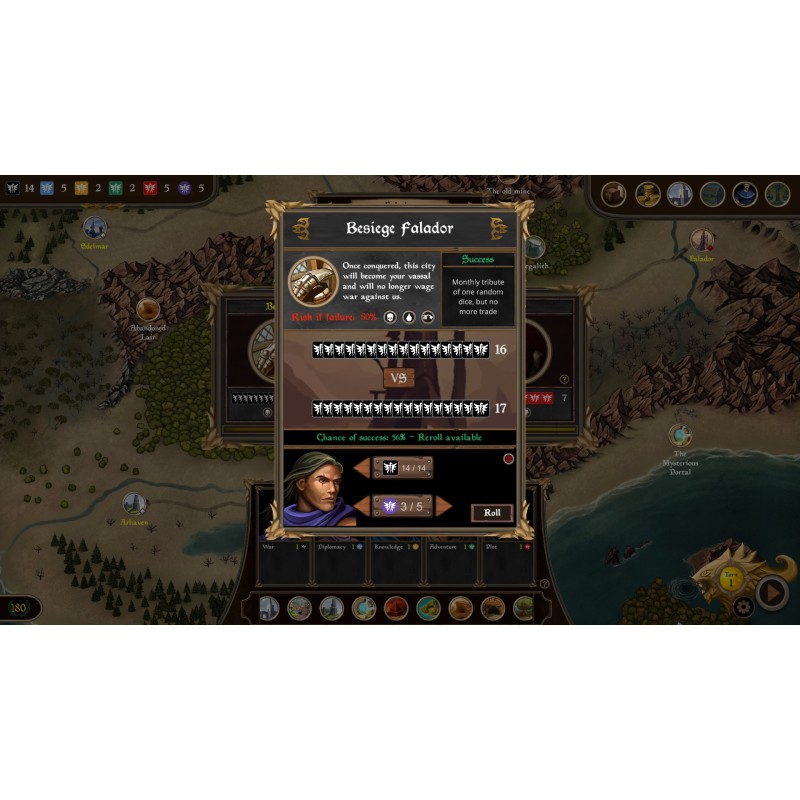Open the blue-robed character icon
The height and width of the screenshot is (800, 800).
coord(744,194)
